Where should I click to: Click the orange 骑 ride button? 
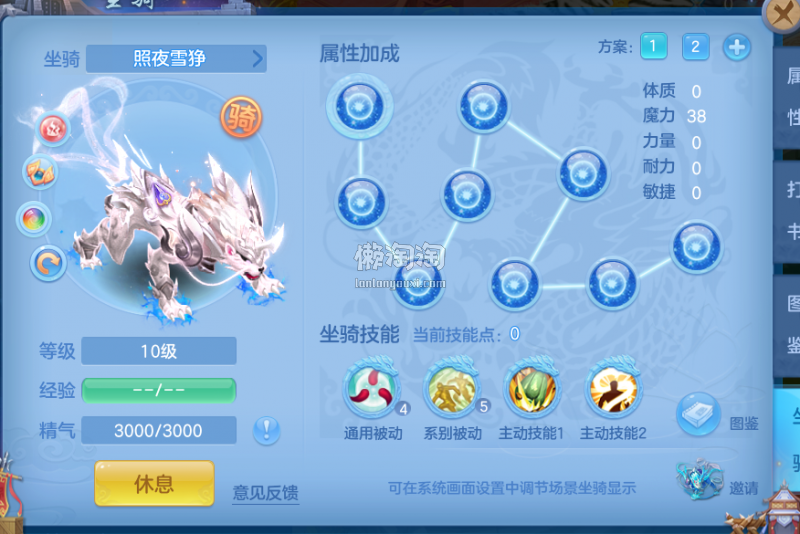[x=241, y=119]
